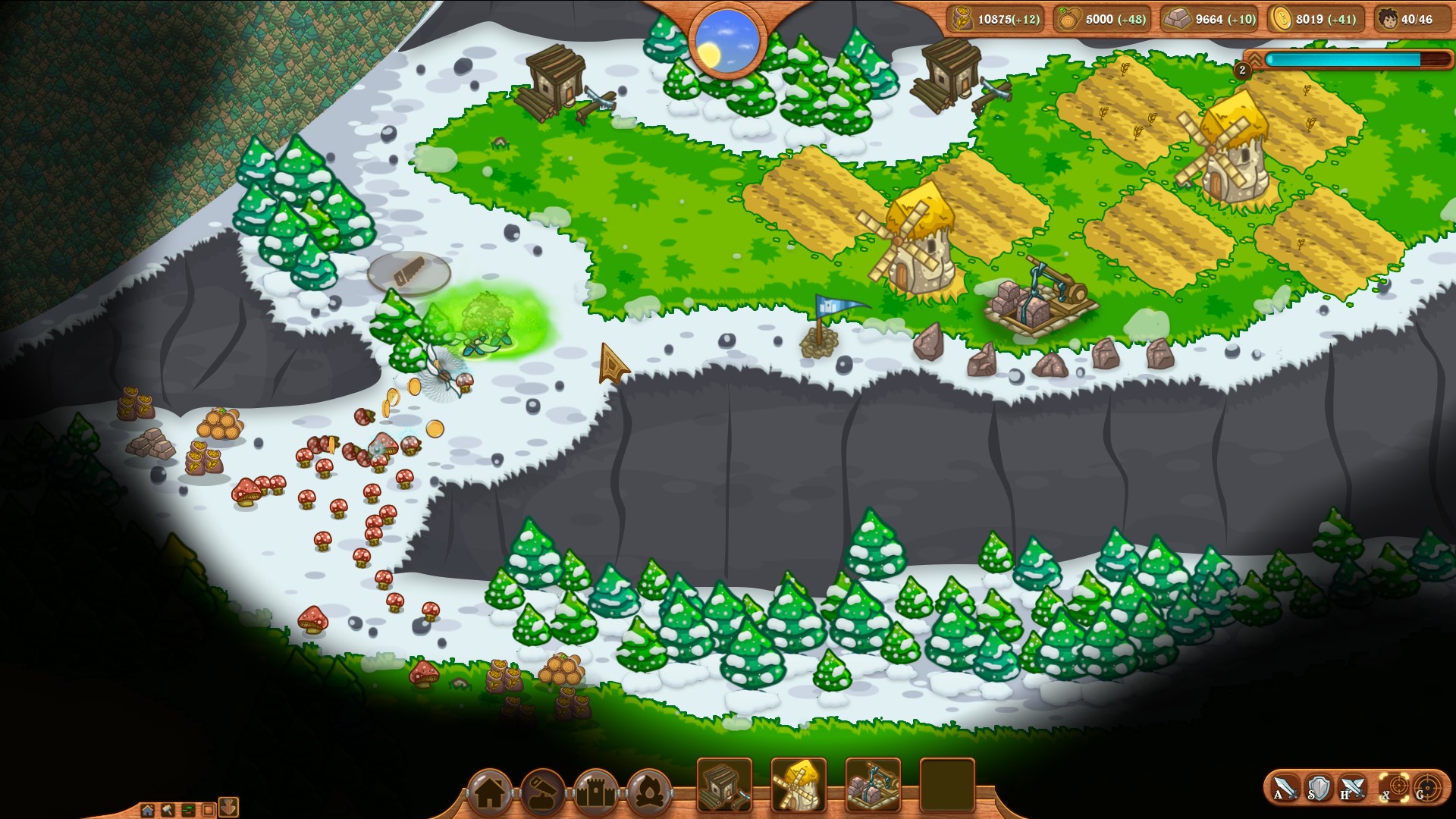Open the sawmill saw tool icon
This screenshot has width=1456, height=819.
[x=541, y=791]
